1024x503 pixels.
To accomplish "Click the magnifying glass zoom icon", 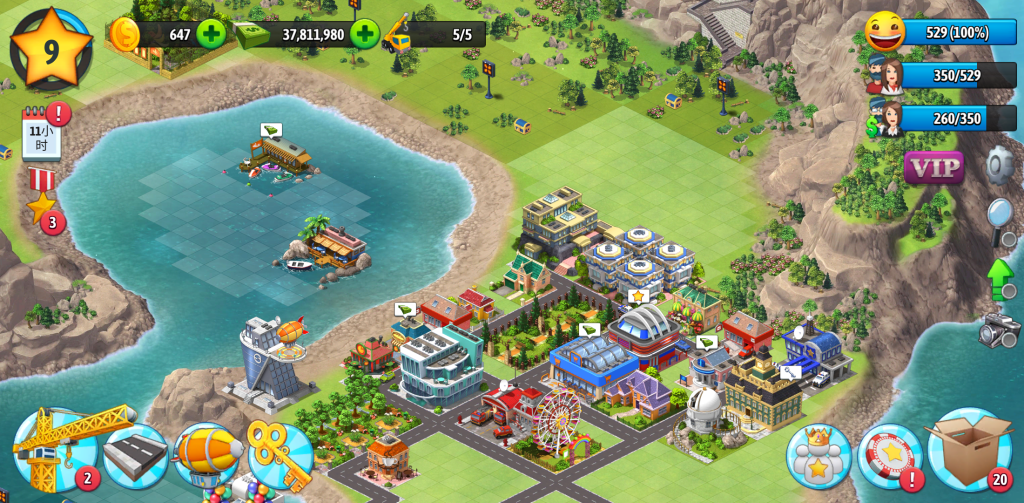I will (x=1000, y=217).
